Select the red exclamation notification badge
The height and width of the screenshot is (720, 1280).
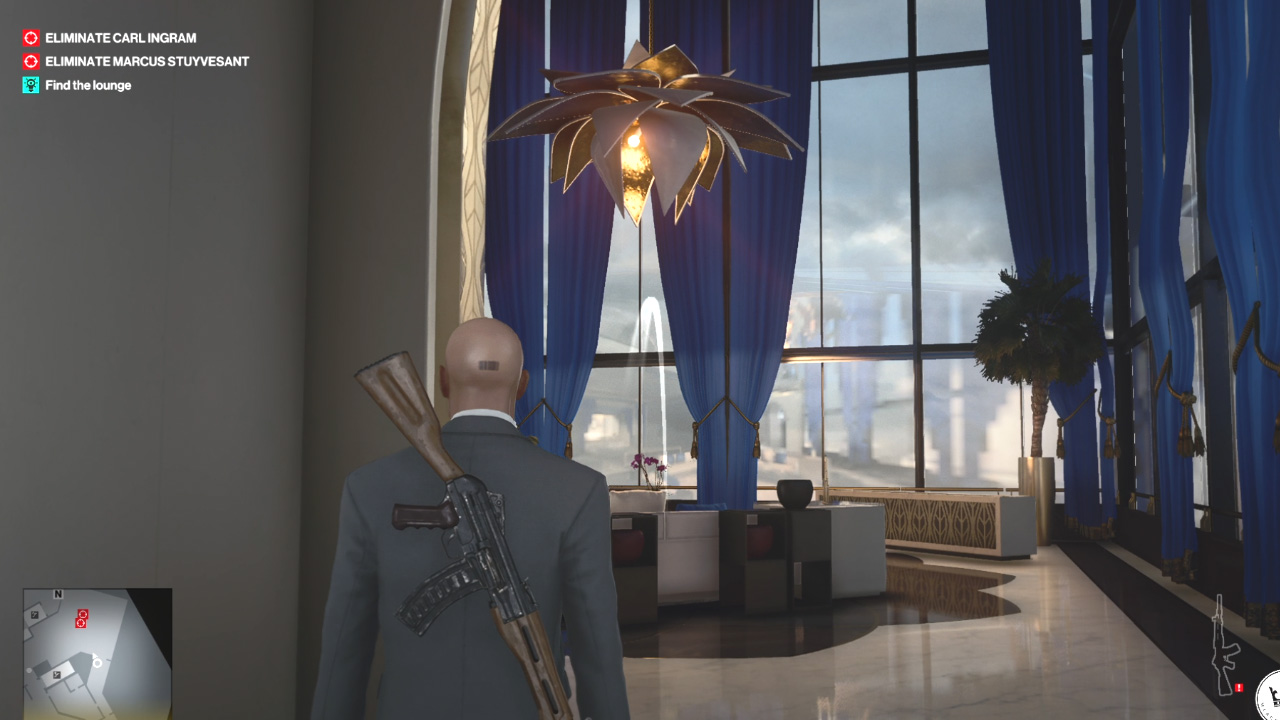1238,688
